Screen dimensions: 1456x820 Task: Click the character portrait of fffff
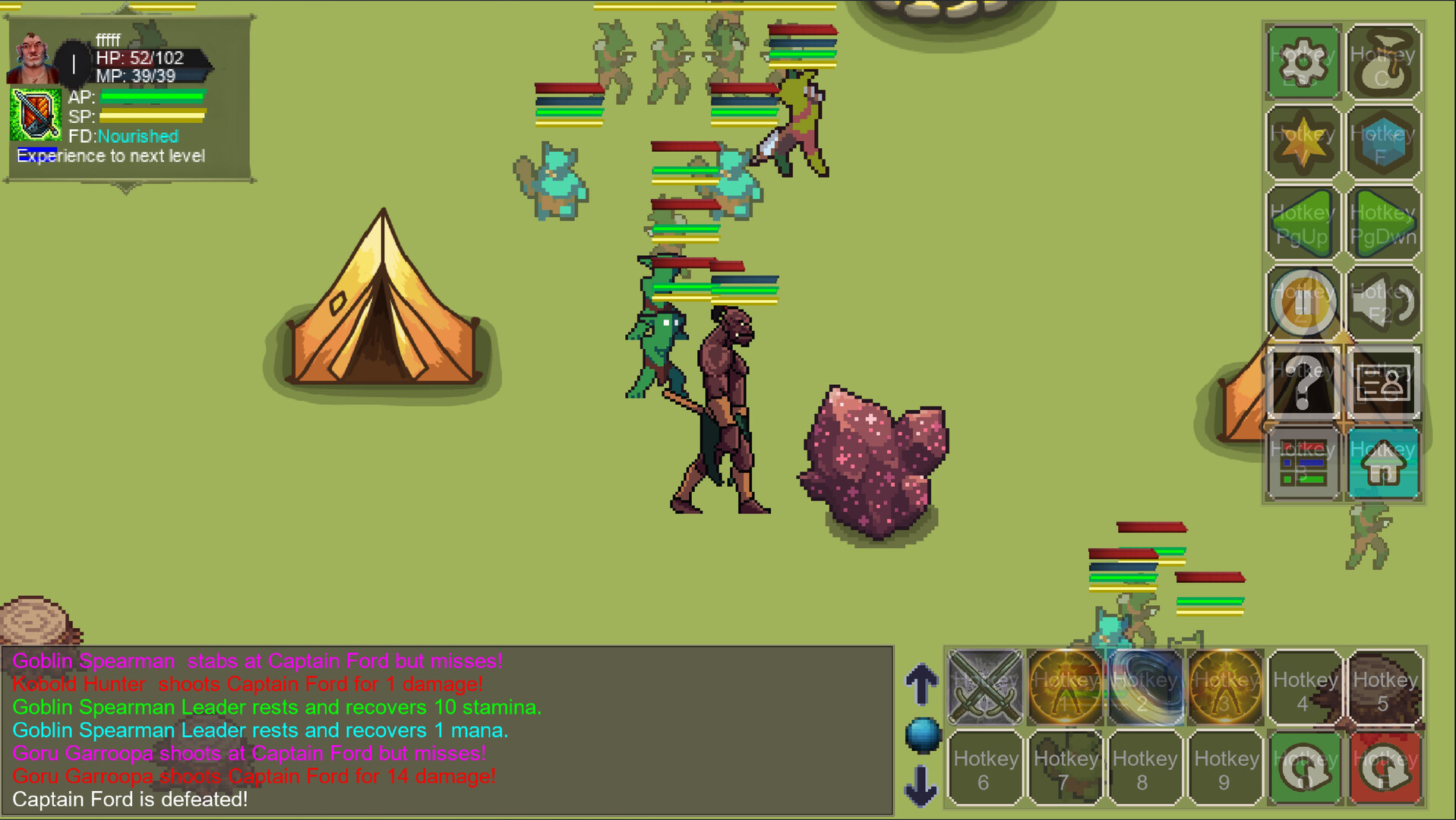click(x=32, y=57)
